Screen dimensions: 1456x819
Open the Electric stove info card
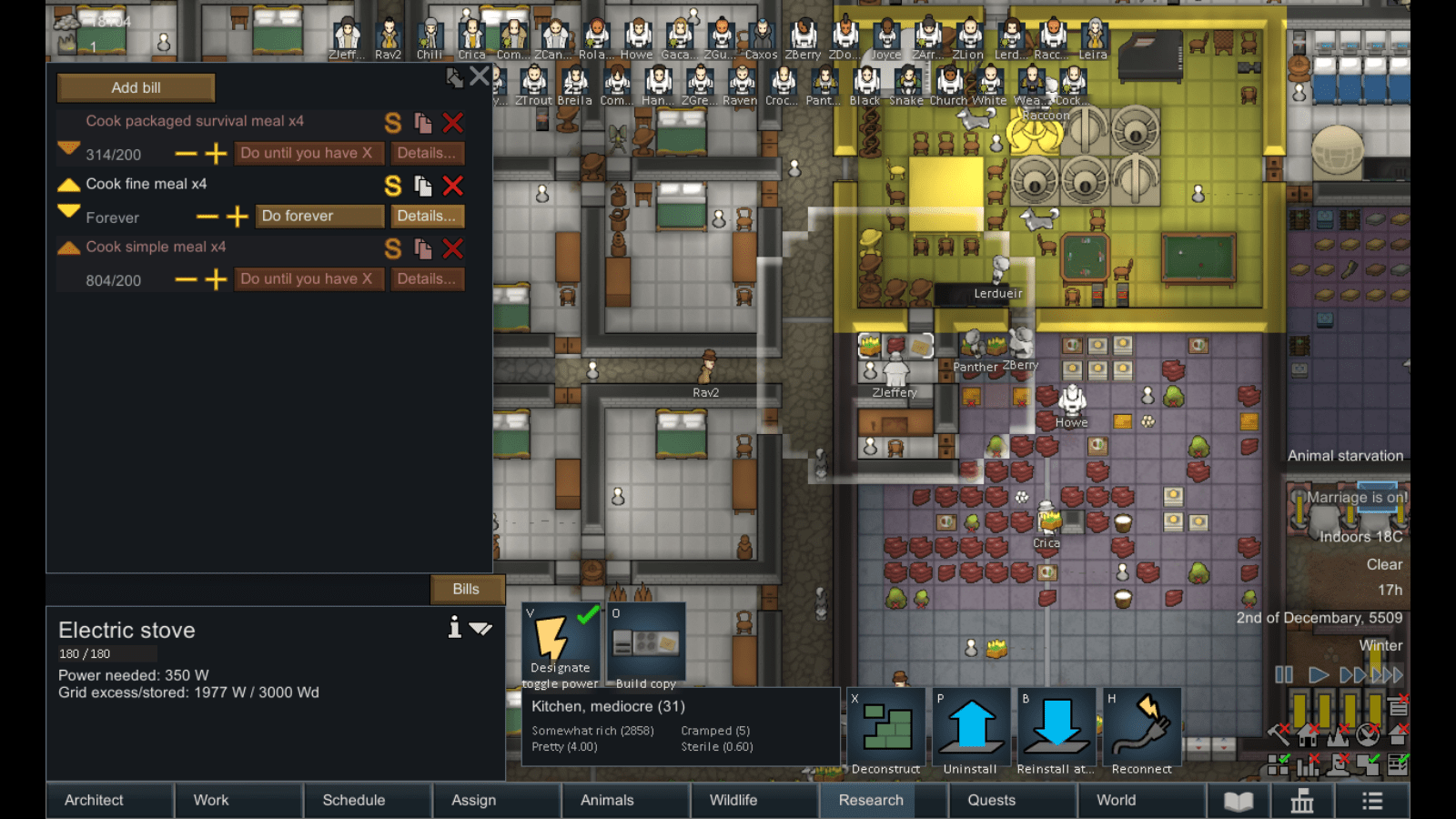[x=454, y=628]
